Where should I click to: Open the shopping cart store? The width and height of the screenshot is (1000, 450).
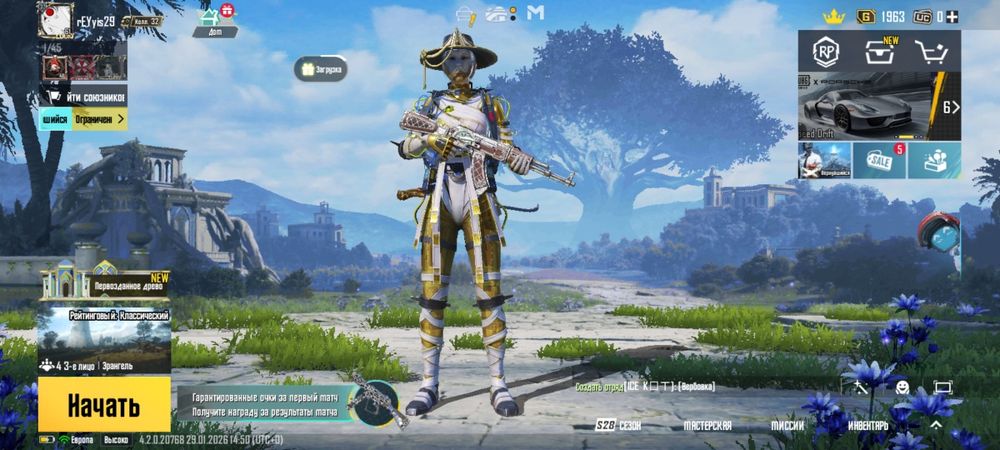[933, 51]
